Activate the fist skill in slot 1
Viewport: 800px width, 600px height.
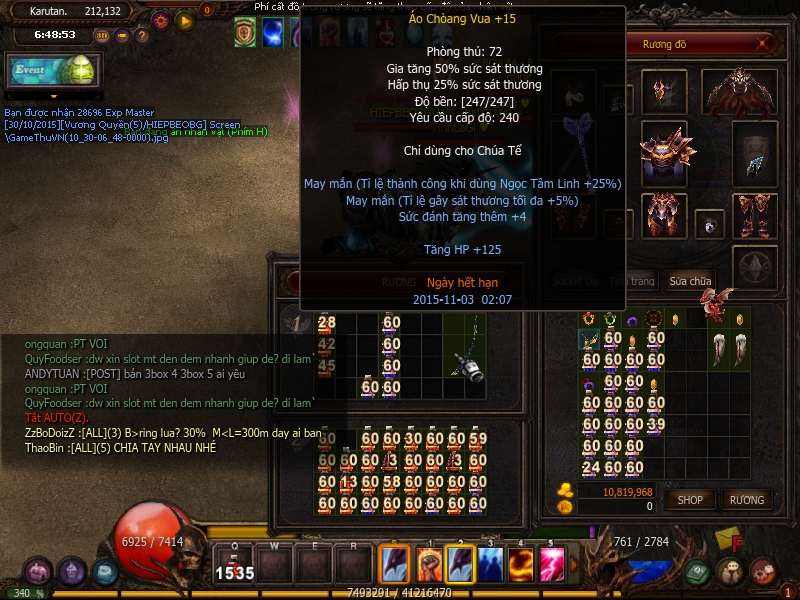point(429,565)
